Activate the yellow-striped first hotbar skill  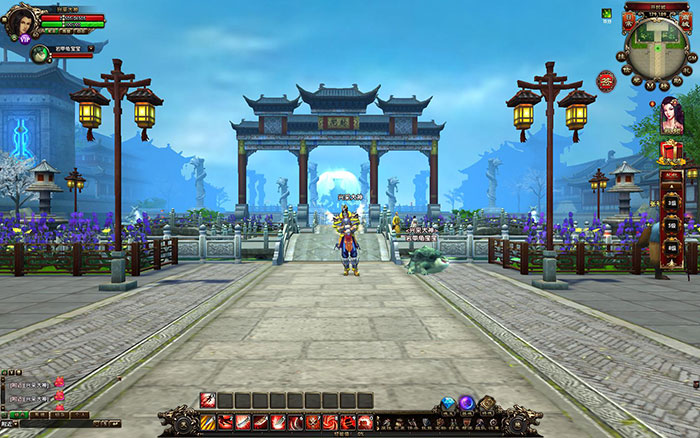click(x=208, y=423)
